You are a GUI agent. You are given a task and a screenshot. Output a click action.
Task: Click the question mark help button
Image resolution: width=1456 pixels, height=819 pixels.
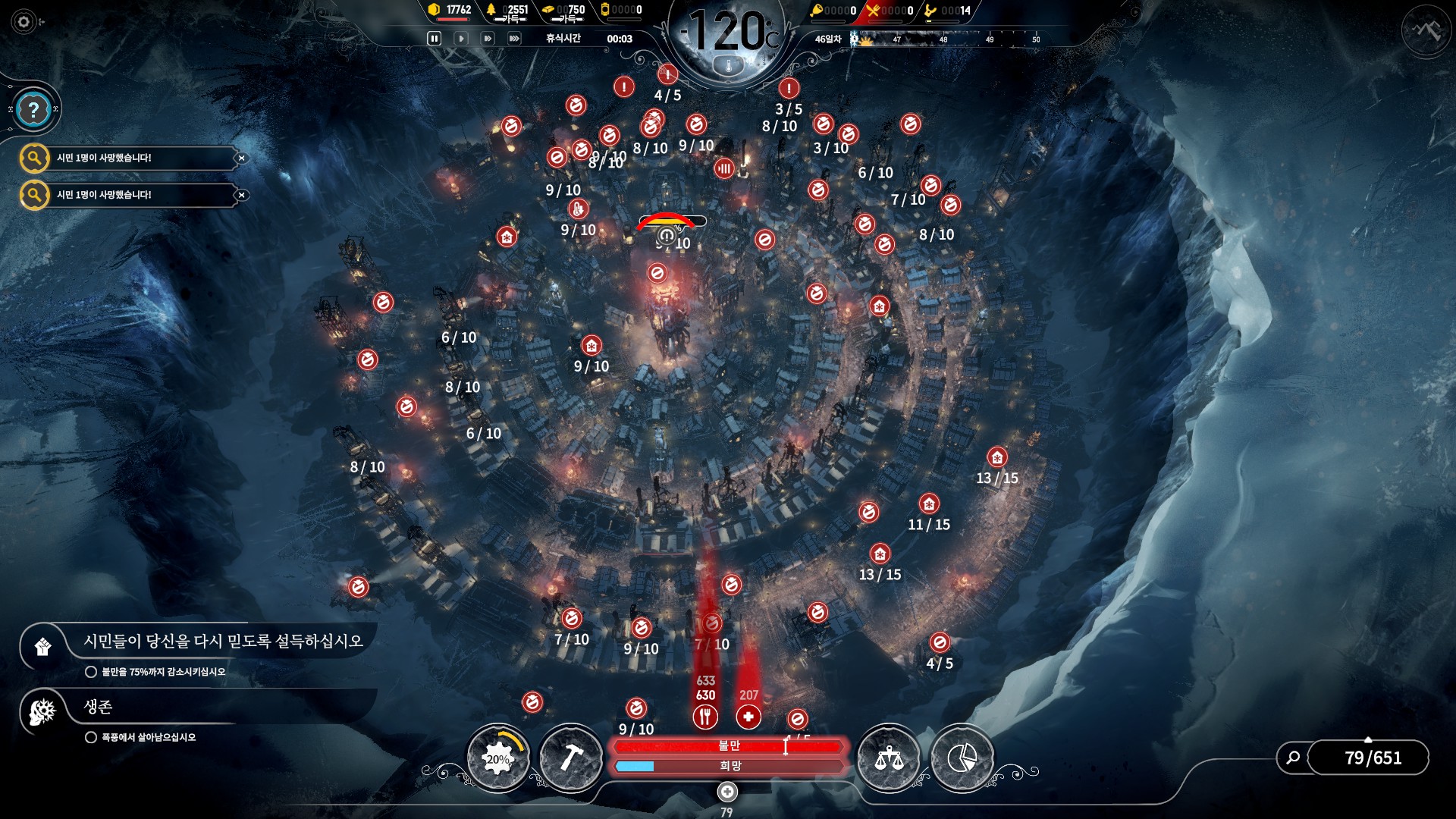point(33,111)
